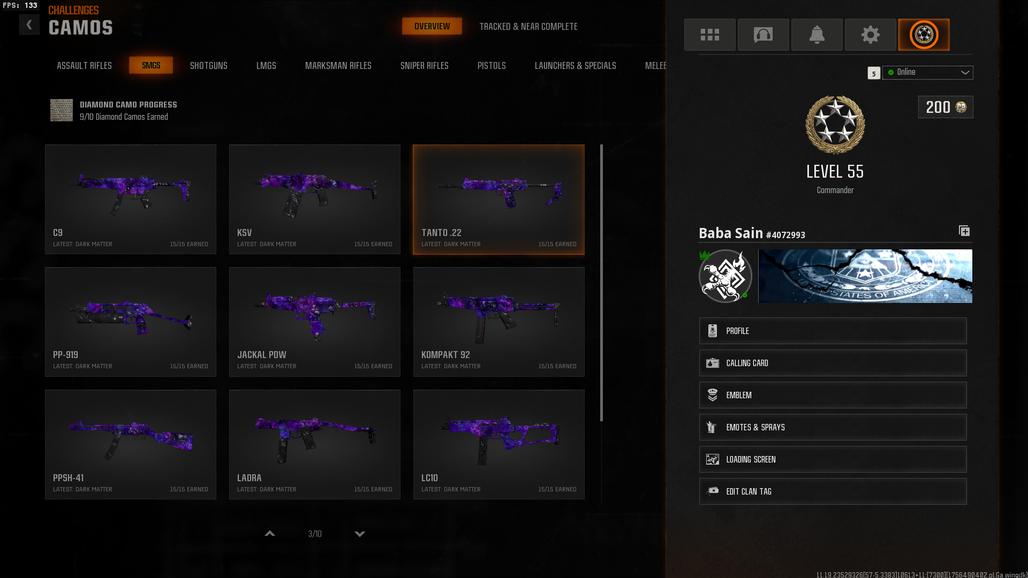This screenshot has height=578, width=1028.
Task: Choose the C9 weapon tile
Action: pyautogui.click(x=131, y=199)
